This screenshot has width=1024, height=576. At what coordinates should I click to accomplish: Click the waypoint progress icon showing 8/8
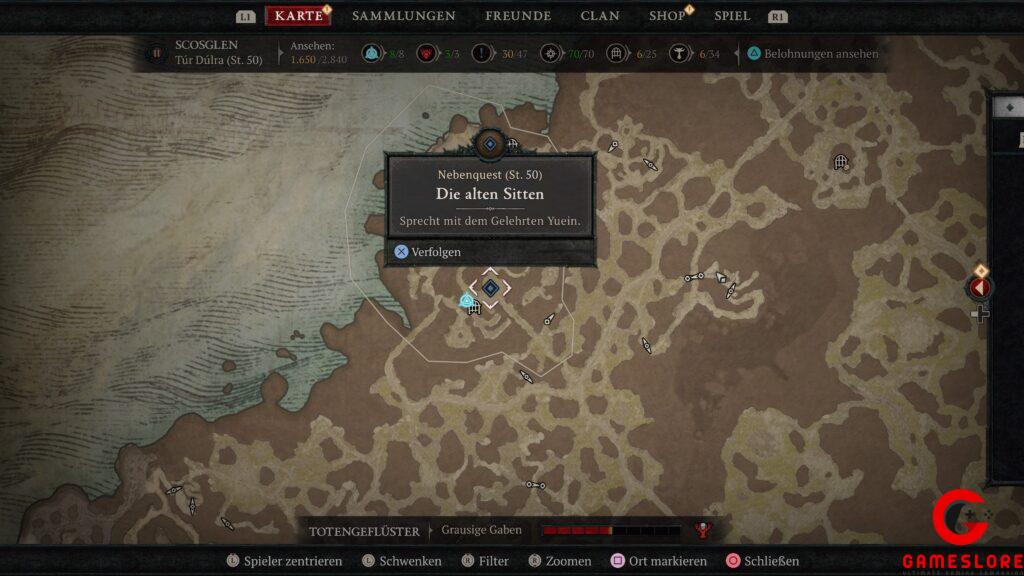click(x=373, y=54)
